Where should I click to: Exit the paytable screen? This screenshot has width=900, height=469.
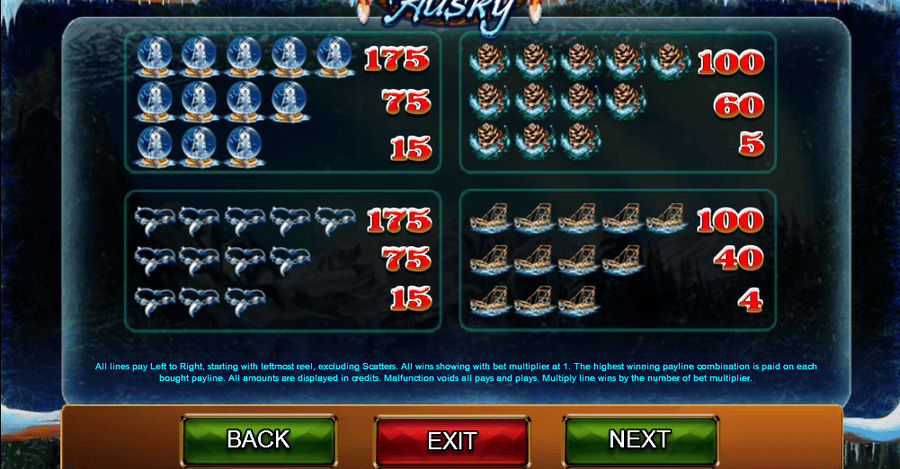click(451, 440)
